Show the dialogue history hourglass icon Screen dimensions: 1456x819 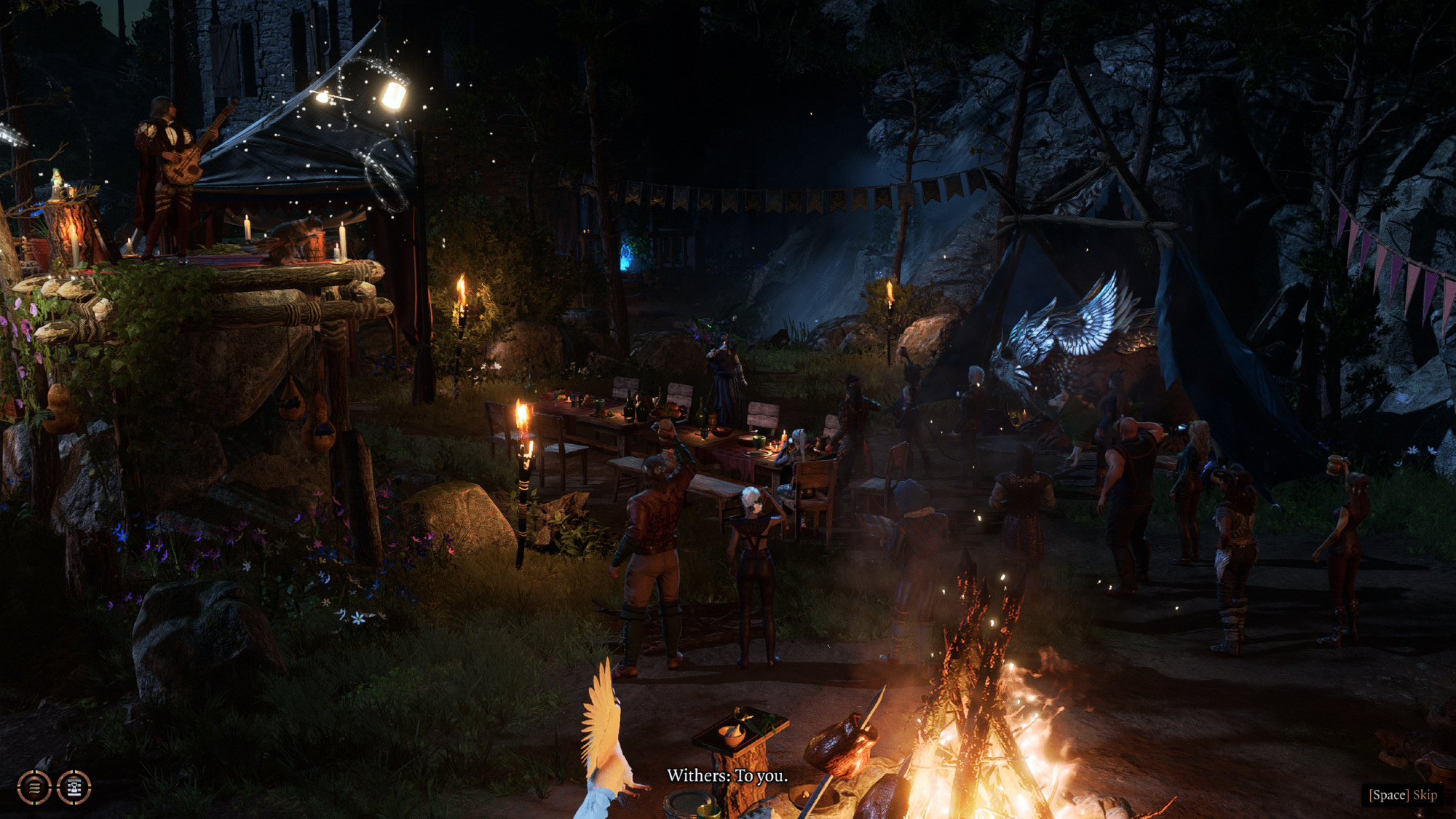click(74, 787)
